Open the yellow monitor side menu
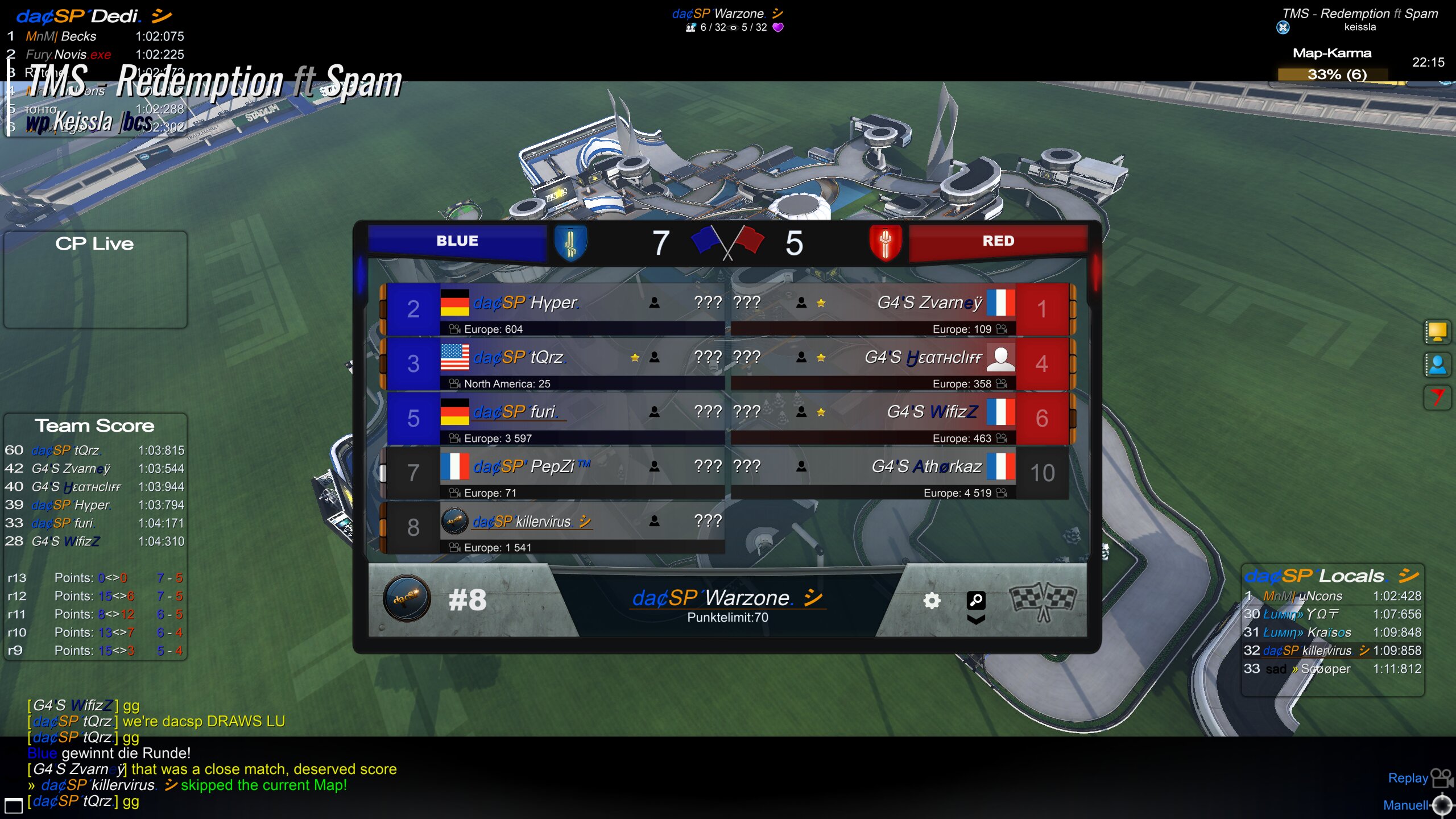Image resolution: width=1456 pixels, height=819 pixels. [x=1437, y=332]
